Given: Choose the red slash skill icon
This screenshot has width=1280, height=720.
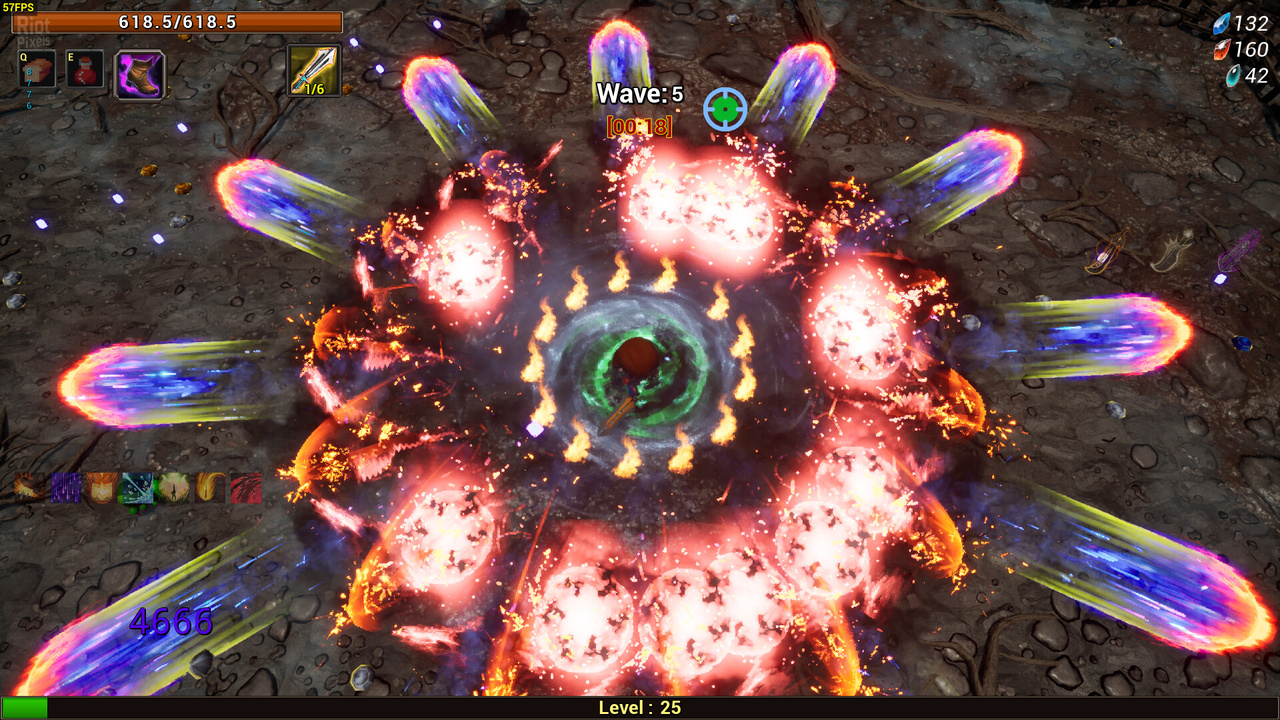Looking at the screenshot, I should pyautogui.click(x=246, y=488).
